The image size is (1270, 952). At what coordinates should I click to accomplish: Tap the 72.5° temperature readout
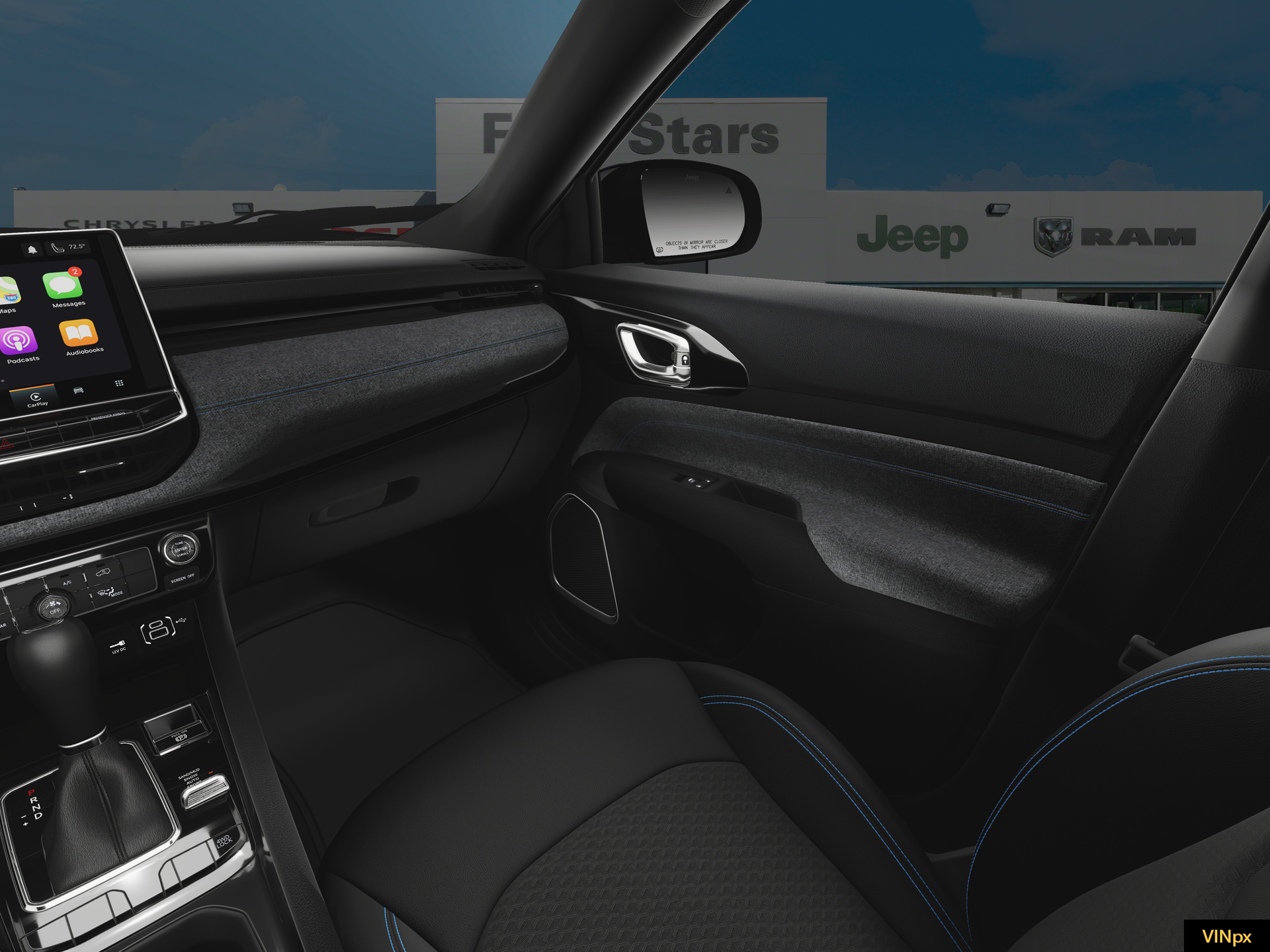tap(77, 247)
